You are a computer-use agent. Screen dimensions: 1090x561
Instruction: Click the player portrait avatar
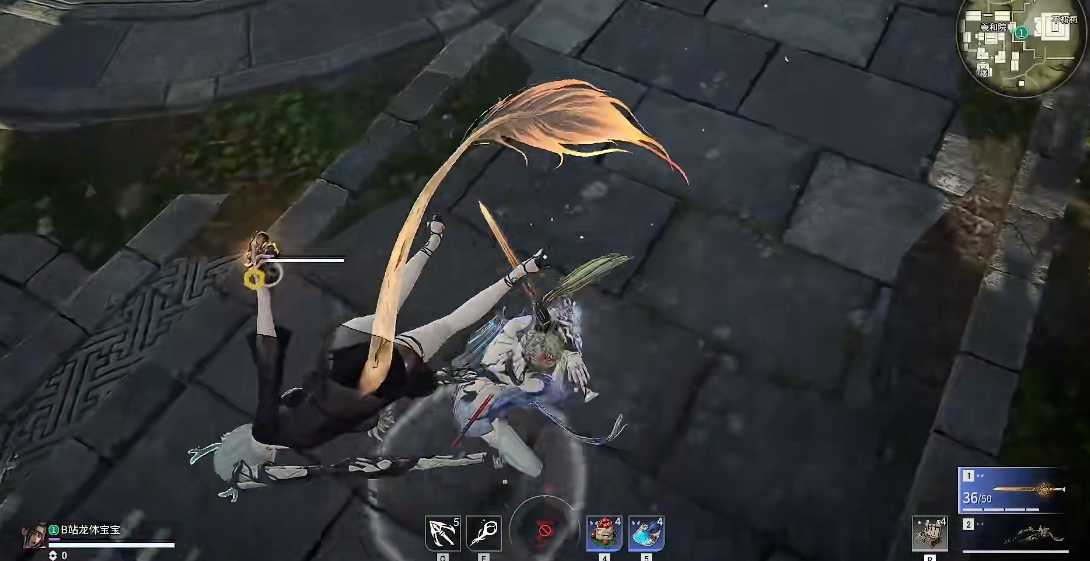(34, 533)
